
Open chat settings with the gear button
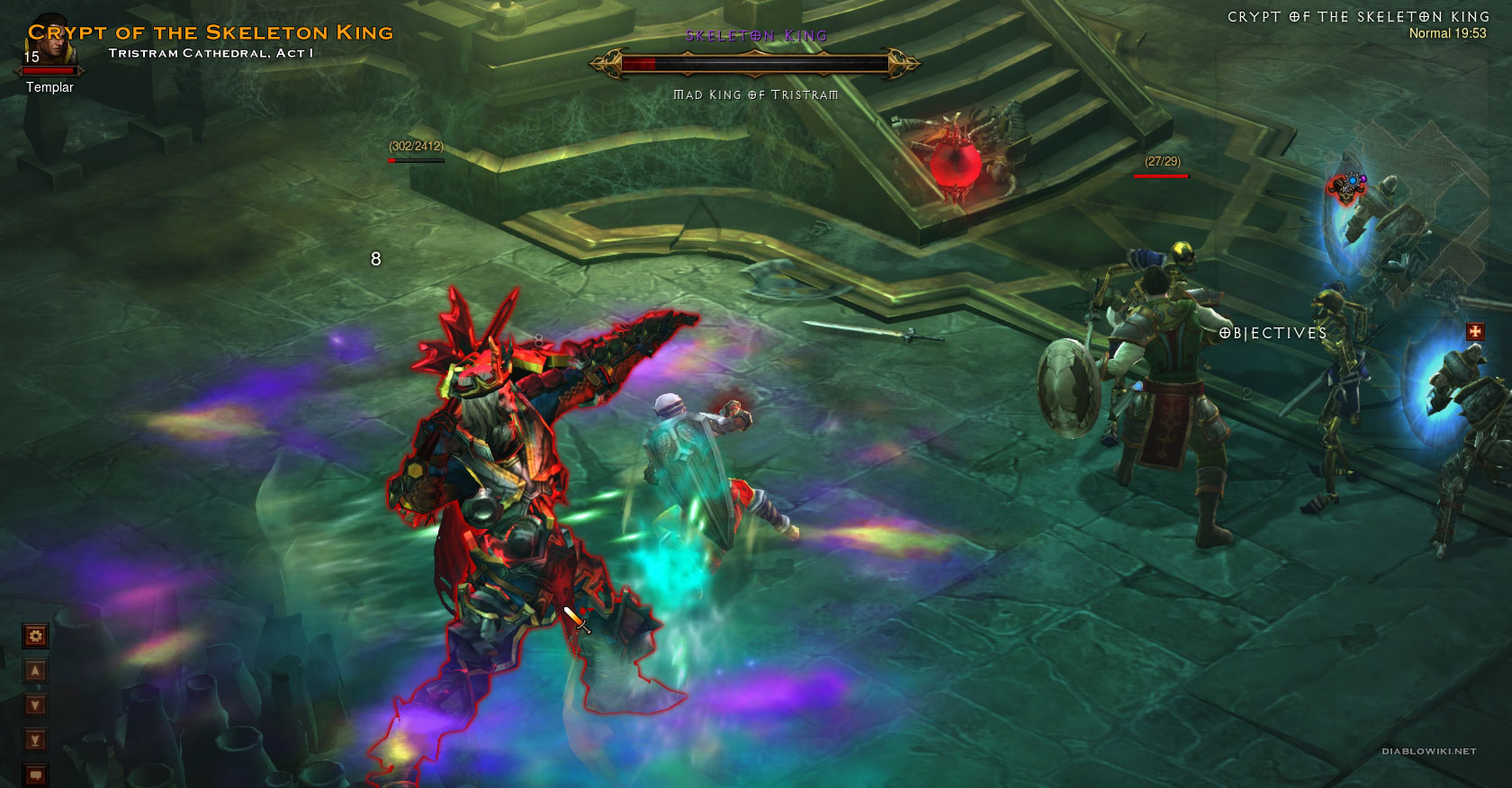tap(35, 637)
